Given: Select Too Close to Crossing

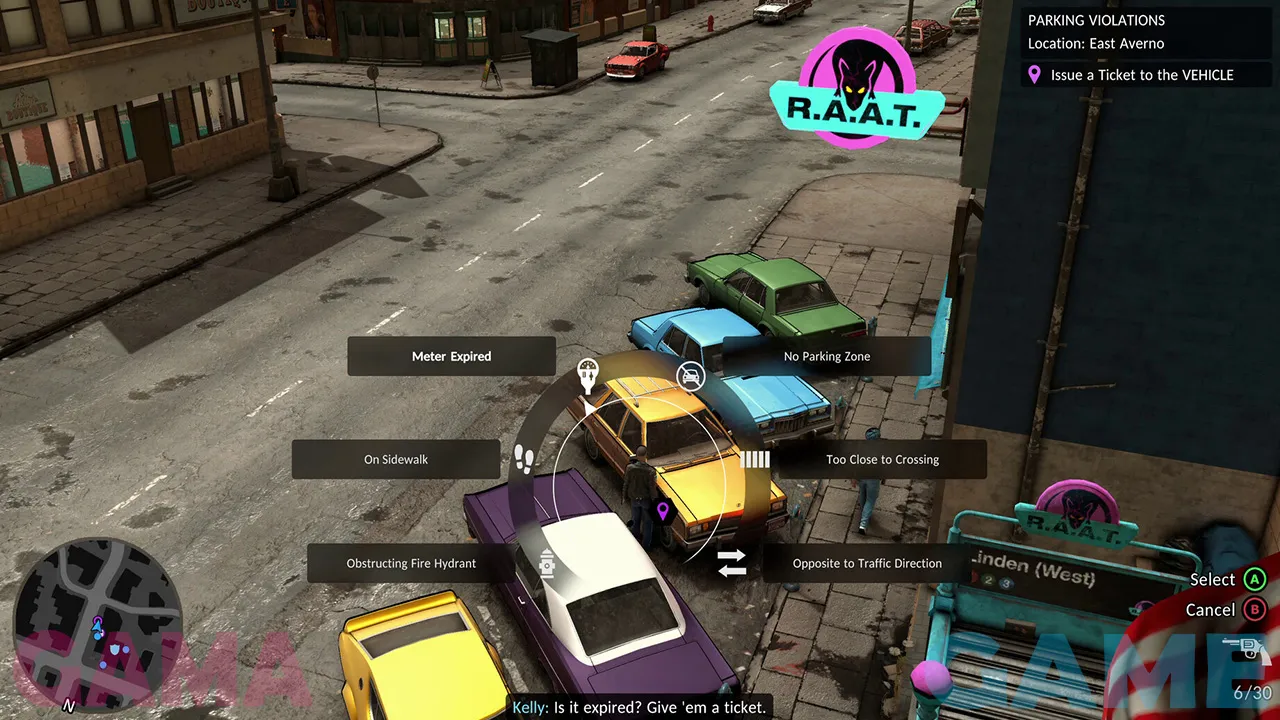Looking at the screenshot, I should [x=881, y=460].
